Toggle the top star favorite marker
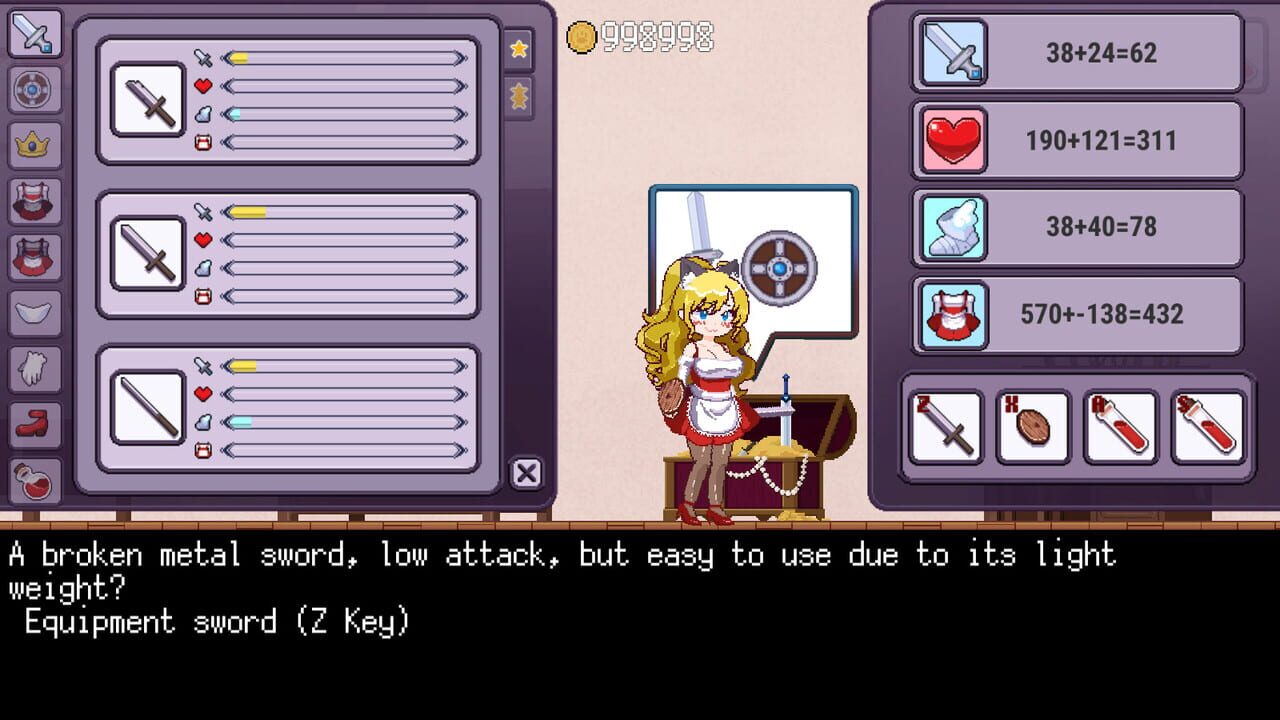1280x720 pixels. (x=519, y=49)
